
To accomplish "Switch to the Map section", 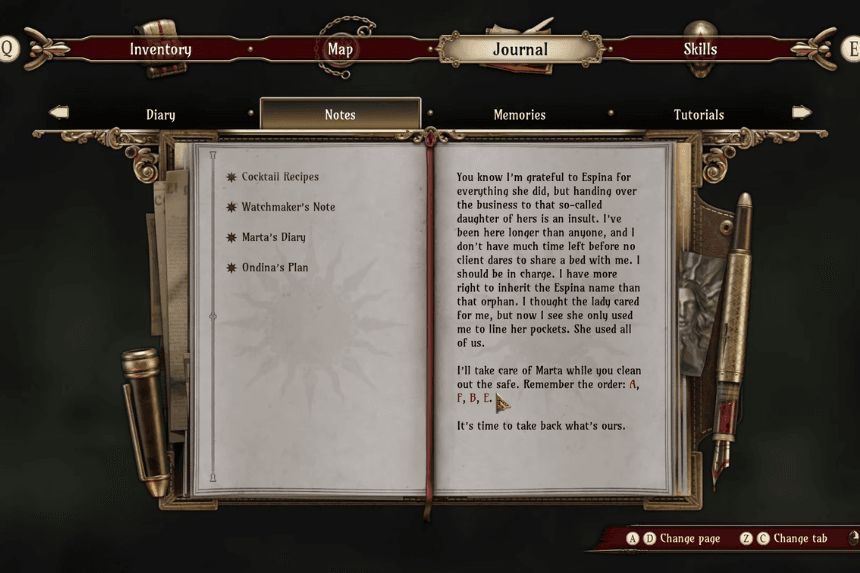I will coord(340,49).
